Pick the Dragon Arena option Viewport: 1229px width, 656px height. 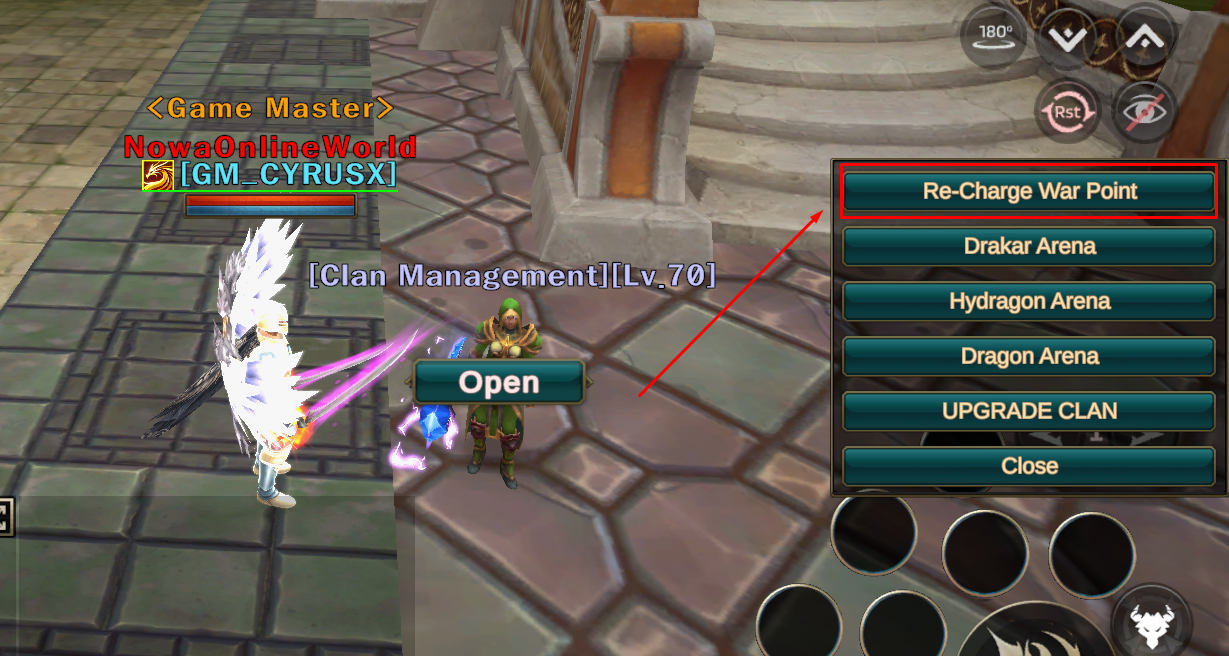point(1029,356)
